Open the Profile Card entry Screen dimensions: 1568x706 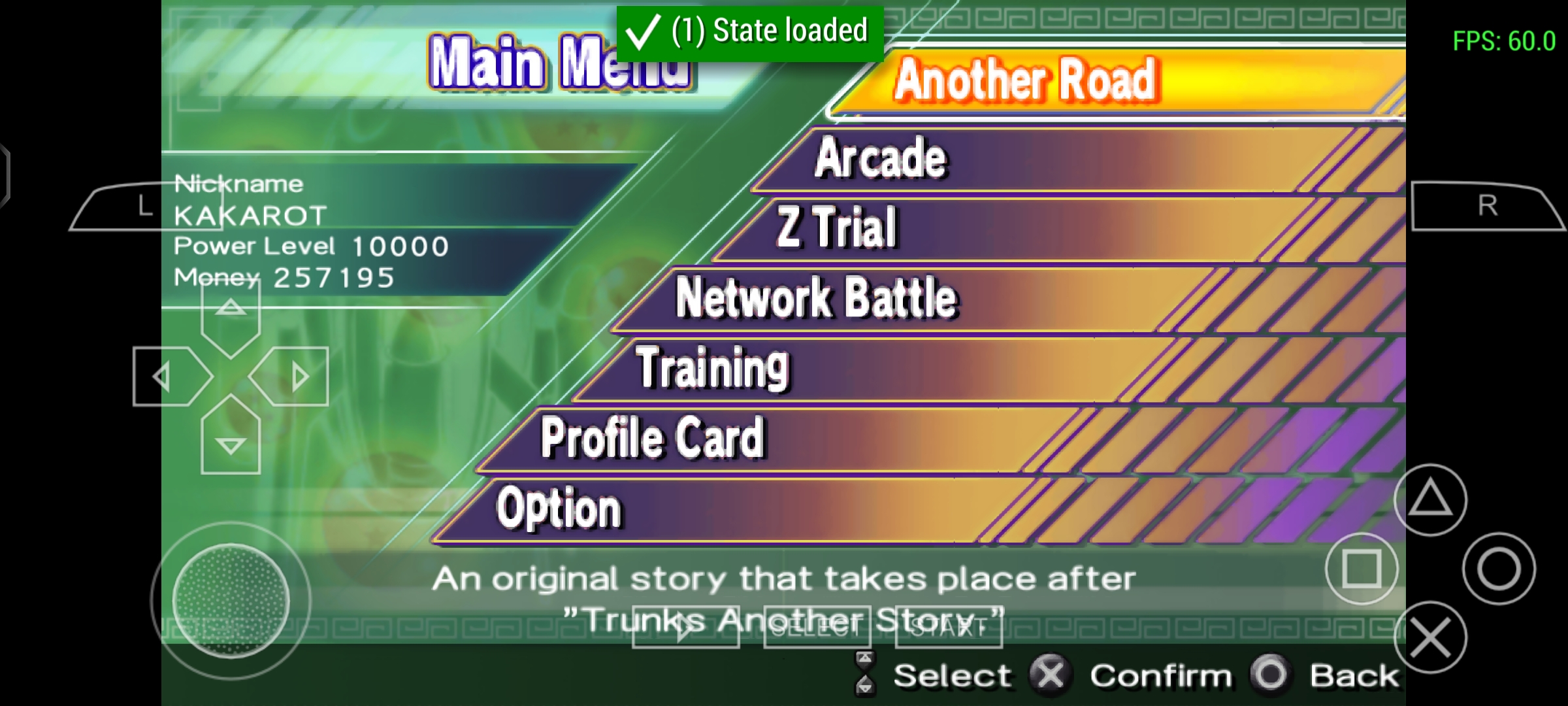652,438
